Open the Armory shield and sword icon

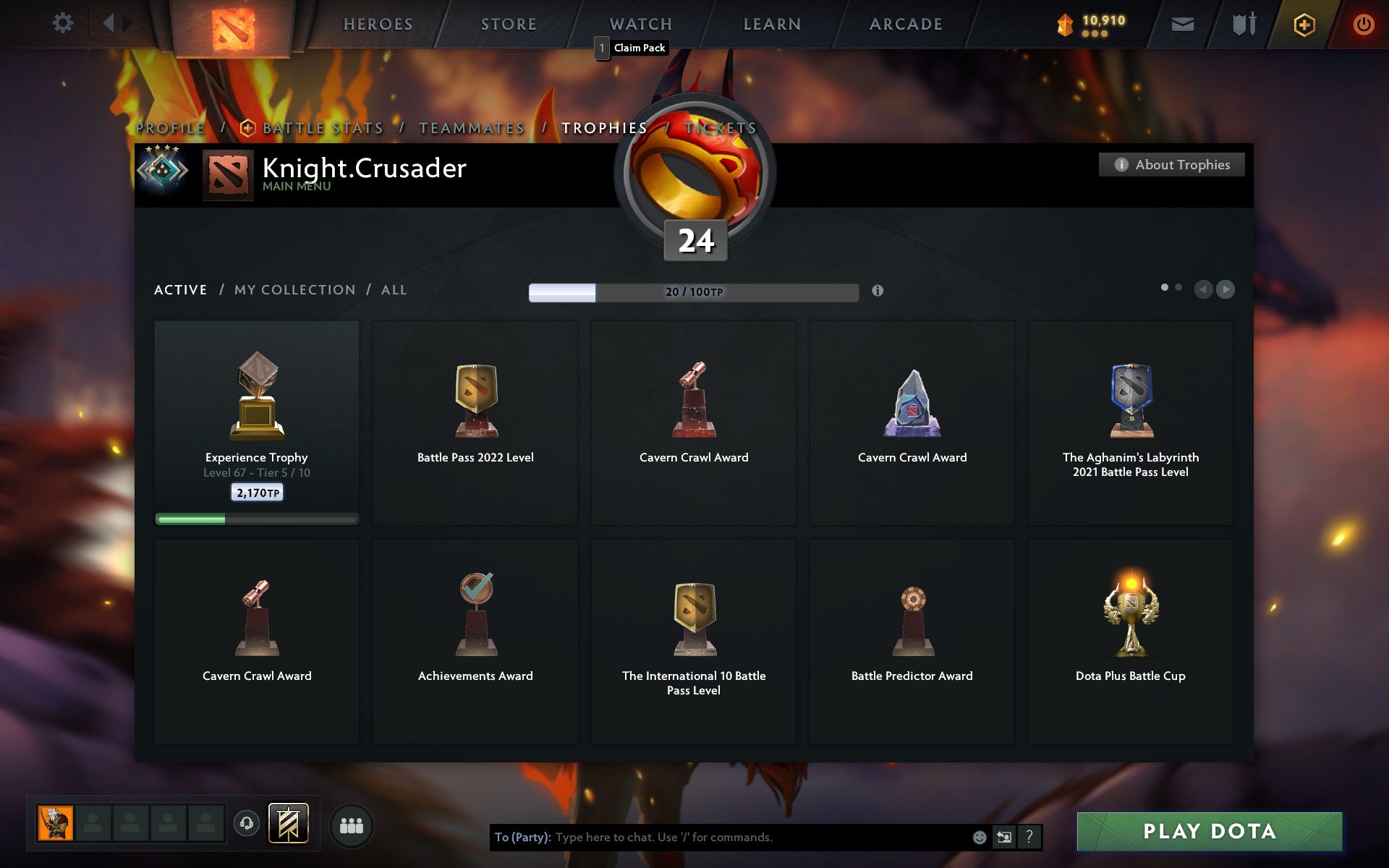[x=1243, y=24]
